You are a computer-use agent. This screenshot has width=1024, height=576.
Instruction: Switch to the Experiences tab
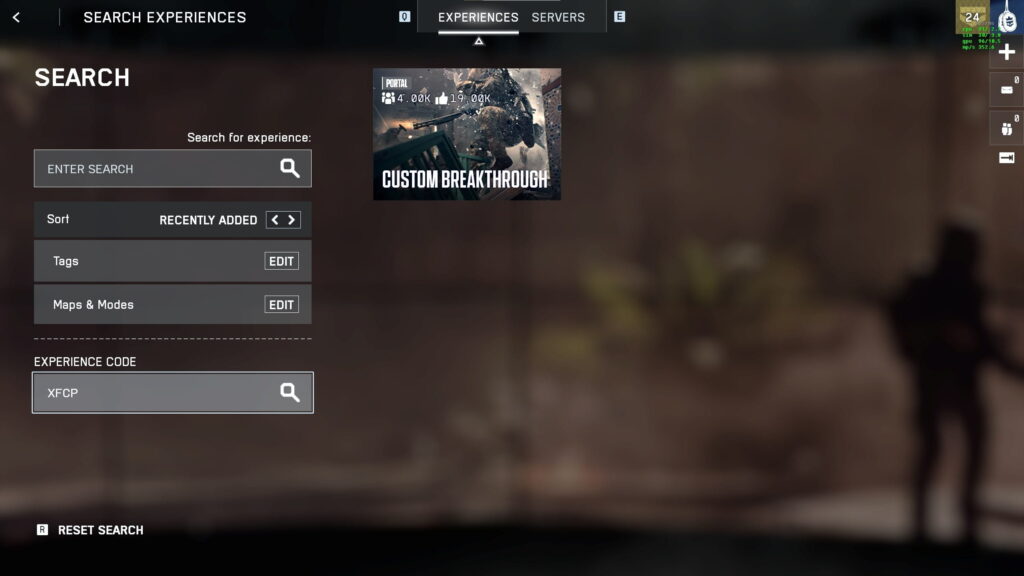pos(478,17)
